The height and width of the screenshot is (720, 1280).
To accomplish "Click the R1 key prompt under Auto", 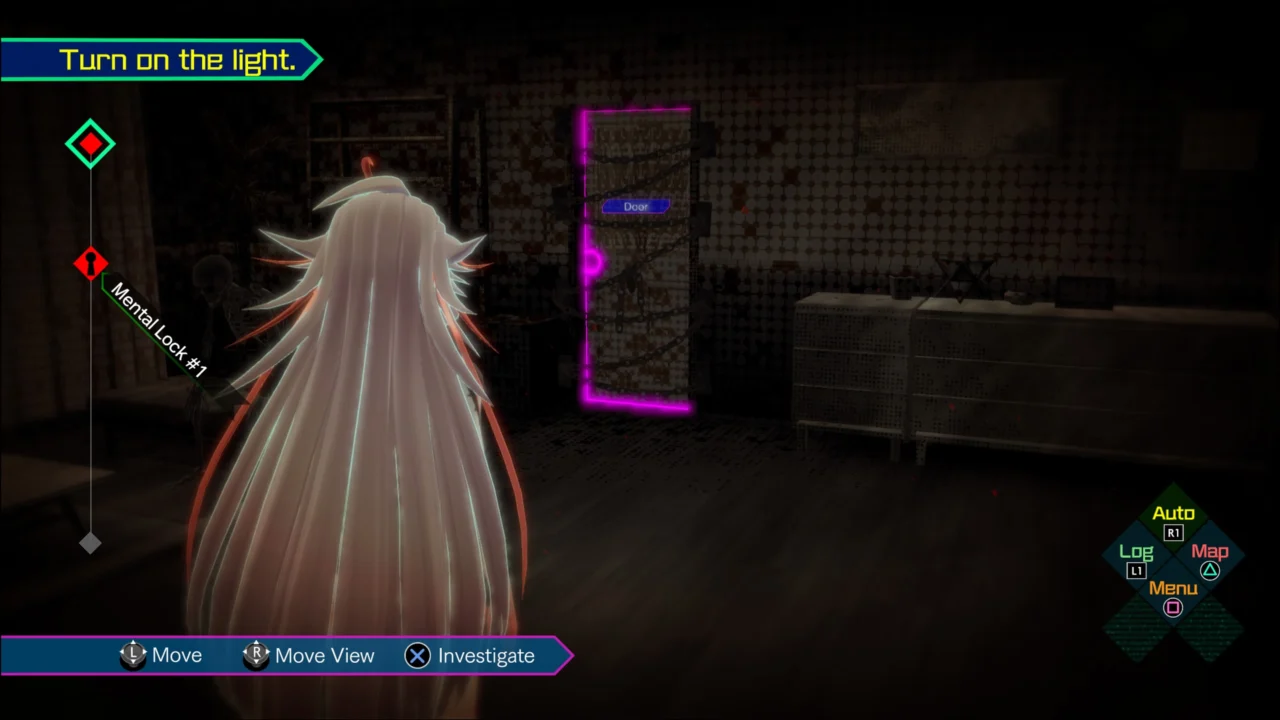I will [x=1173, y=533].
